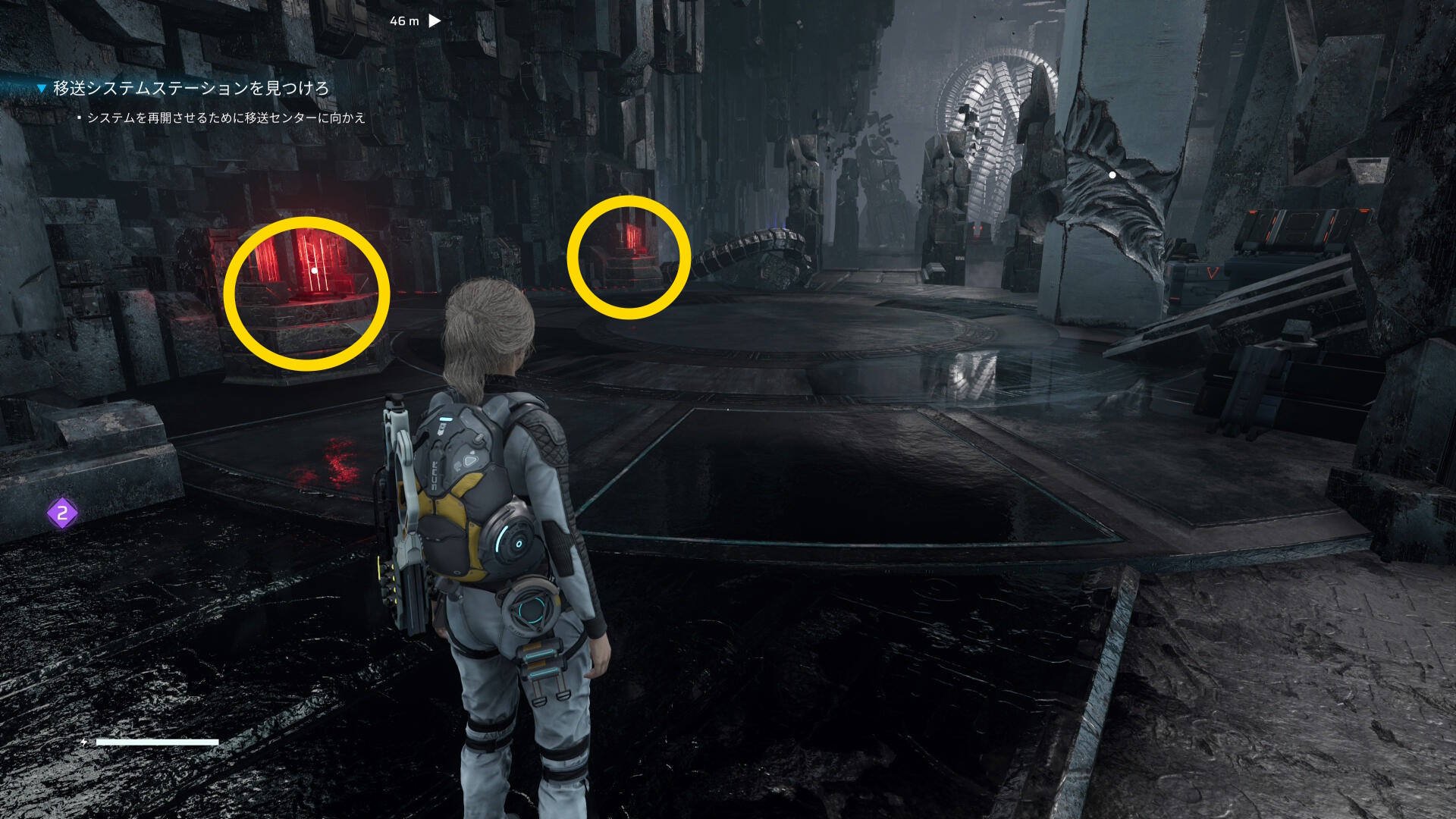Screen dimensions: 1456x819
Task: Select the purple diamond icon showing 2
Action: tap(62, 513)
